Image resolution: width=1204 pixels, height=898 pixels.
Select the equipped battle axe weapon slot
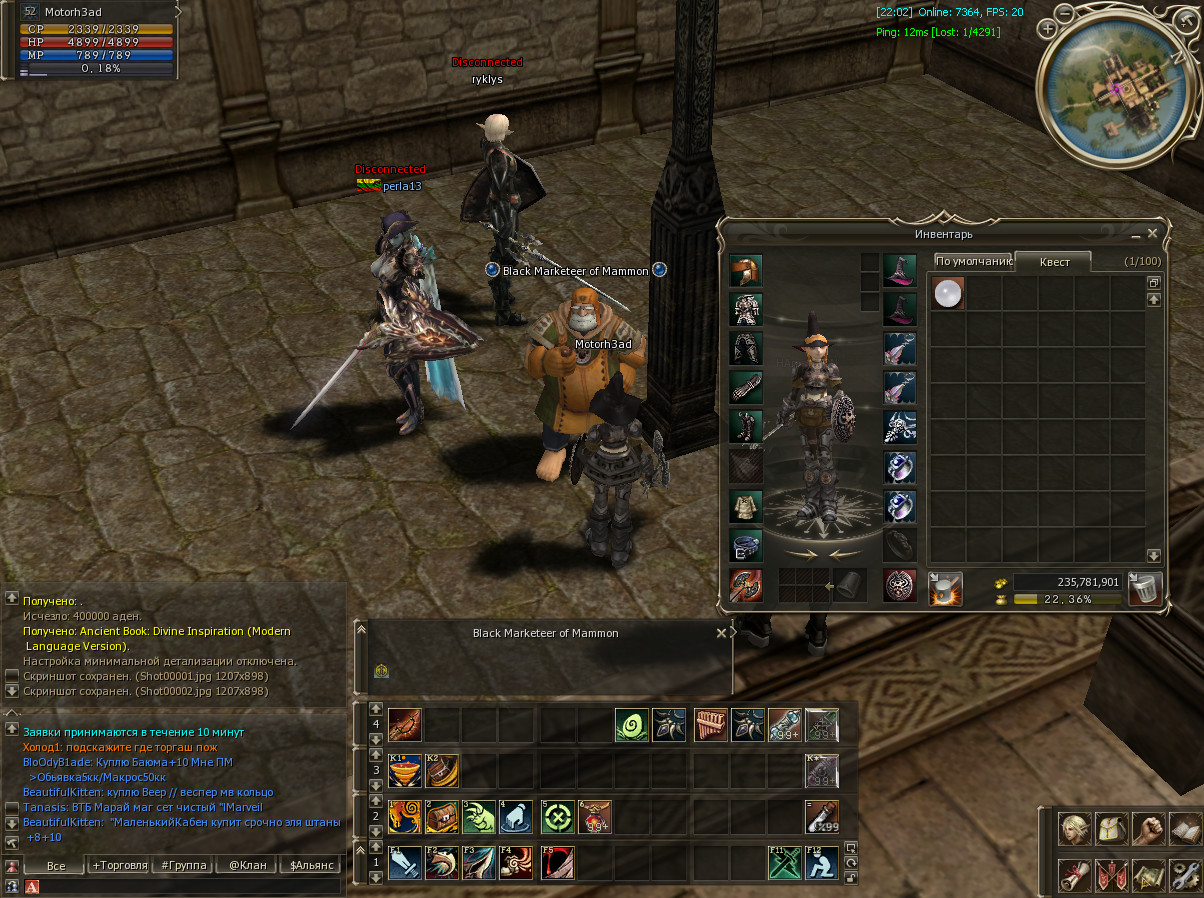click(746, 586)
